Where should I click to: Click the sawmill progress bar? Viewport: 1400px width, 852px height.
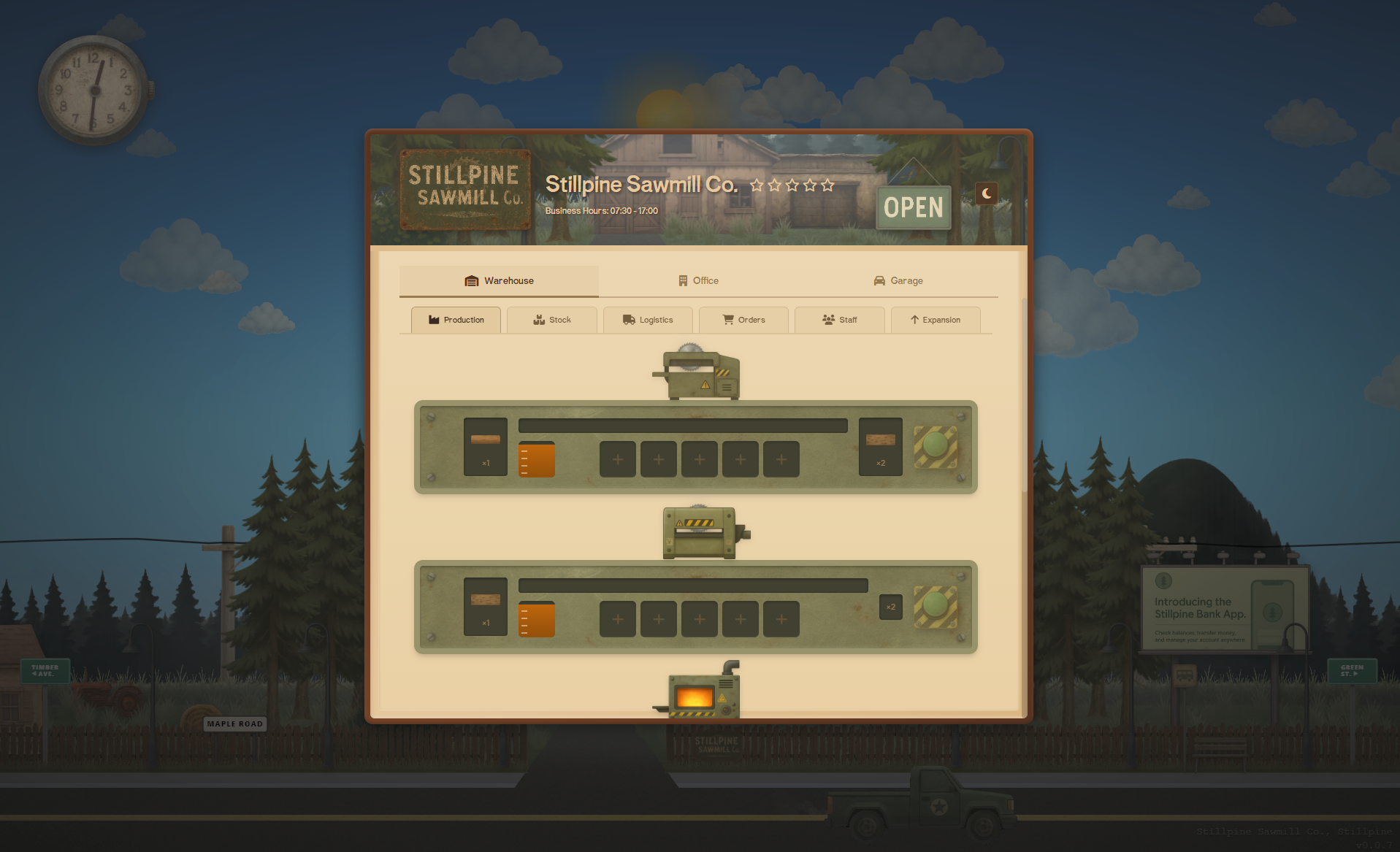(x=681, y=425)
